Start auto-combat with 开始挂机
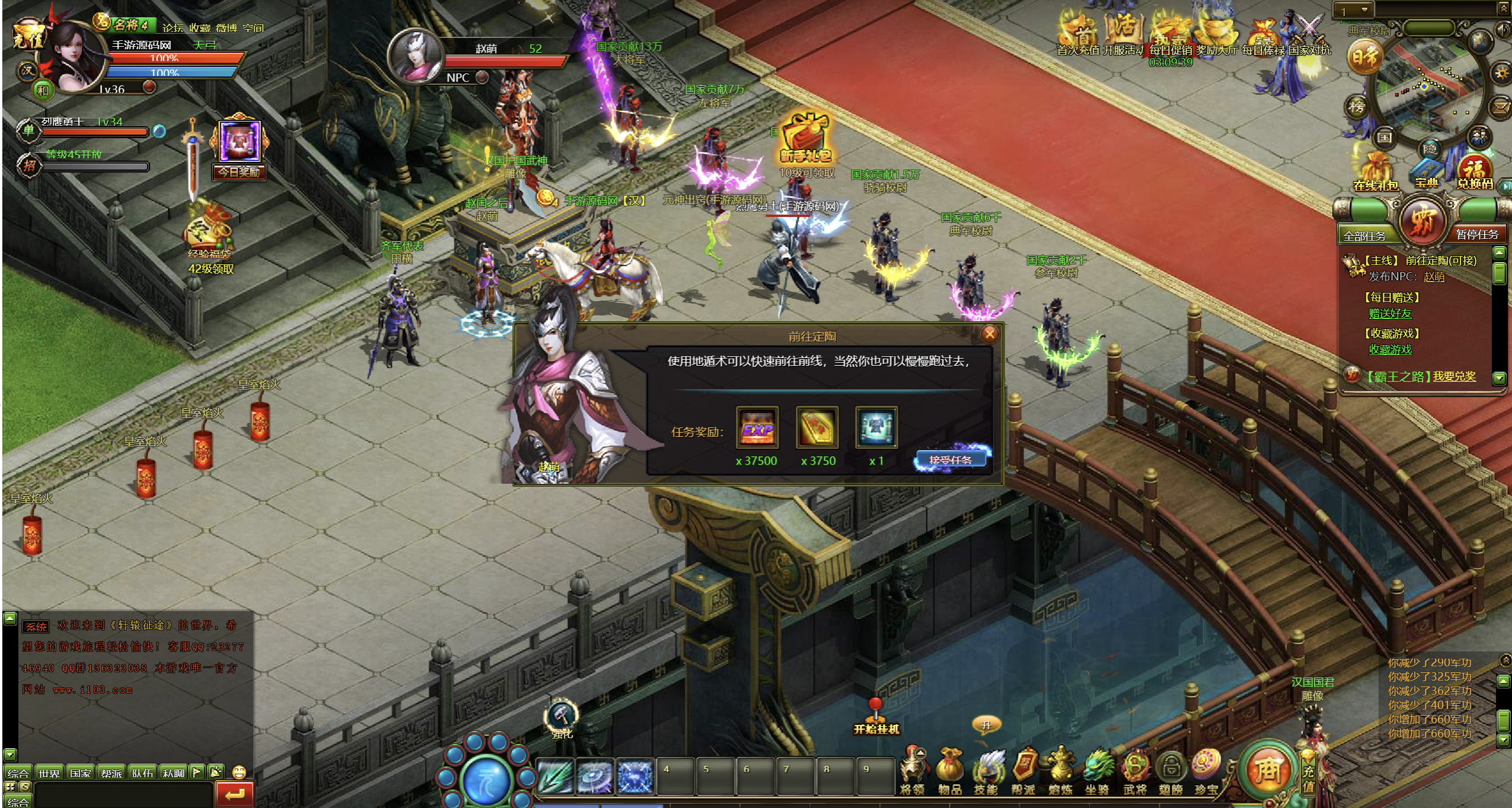Viewport: 1512px width, 808px height. pos(876,718)
